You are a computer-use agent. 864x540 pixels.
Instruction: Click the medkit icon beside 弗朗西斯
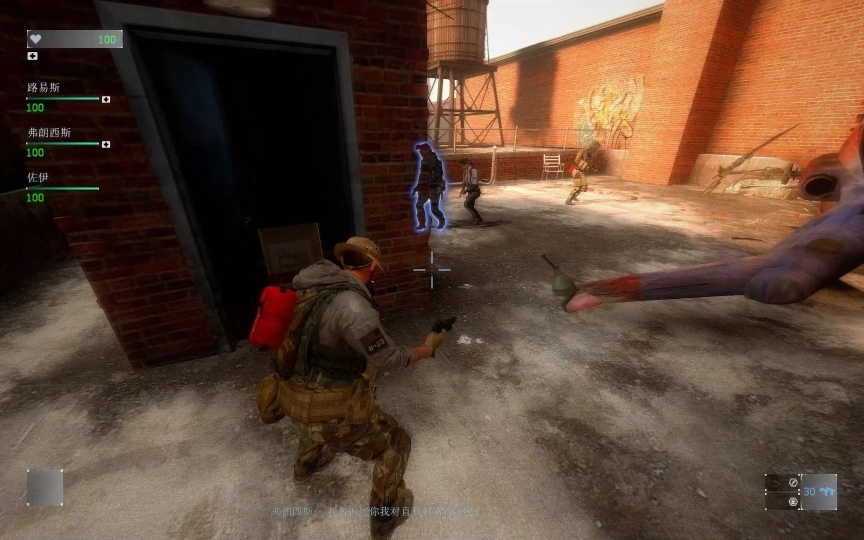click(106, 144)
